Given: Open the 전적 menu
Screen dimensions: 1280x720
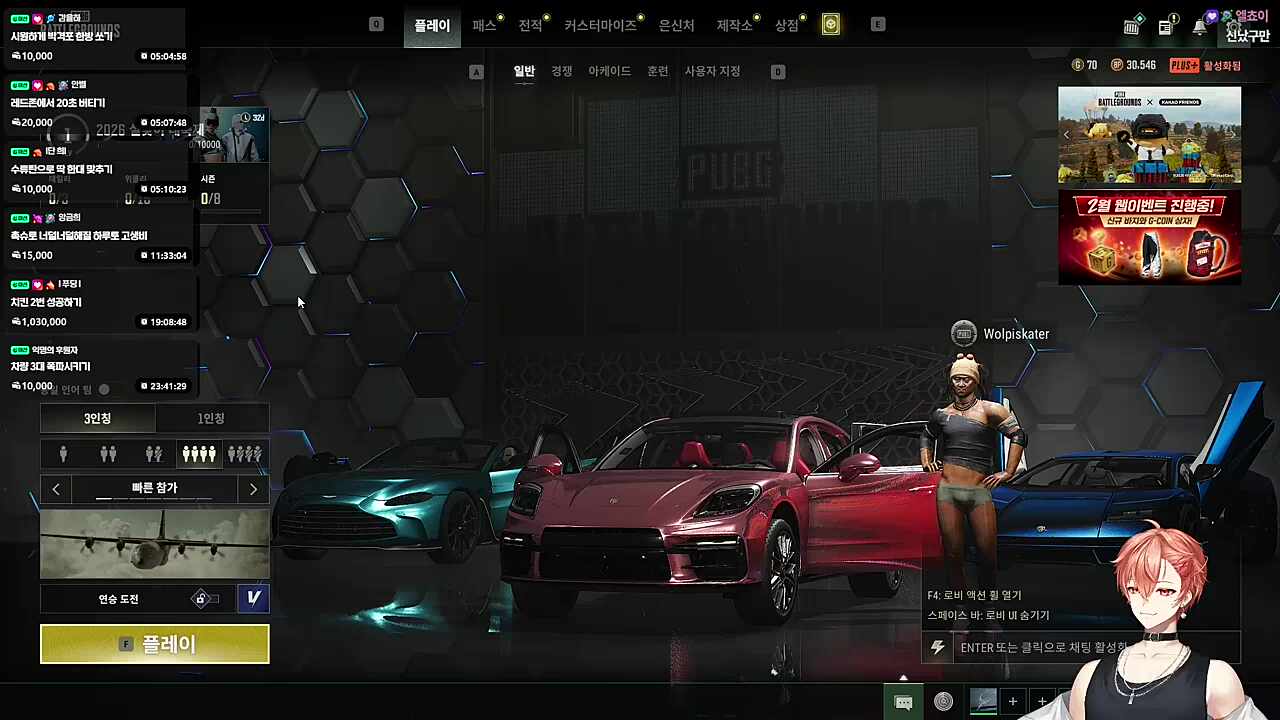Looking at the screenshot, I should (530, 25).
